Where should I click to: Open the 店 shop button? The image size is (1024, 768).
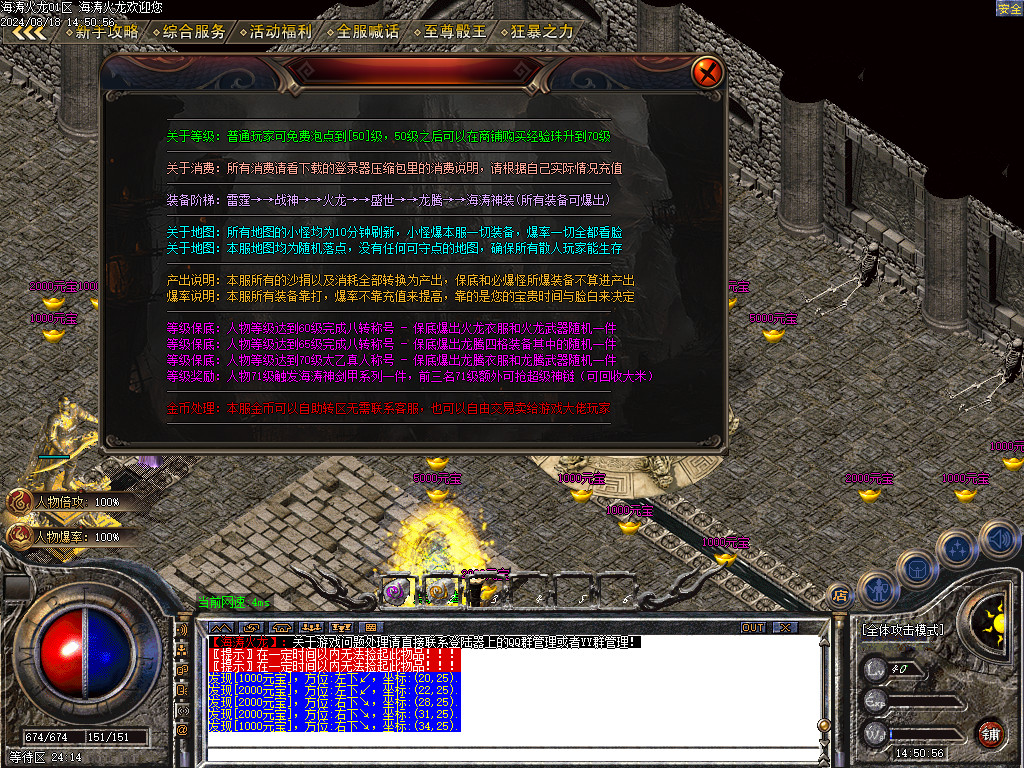point(840,596)
